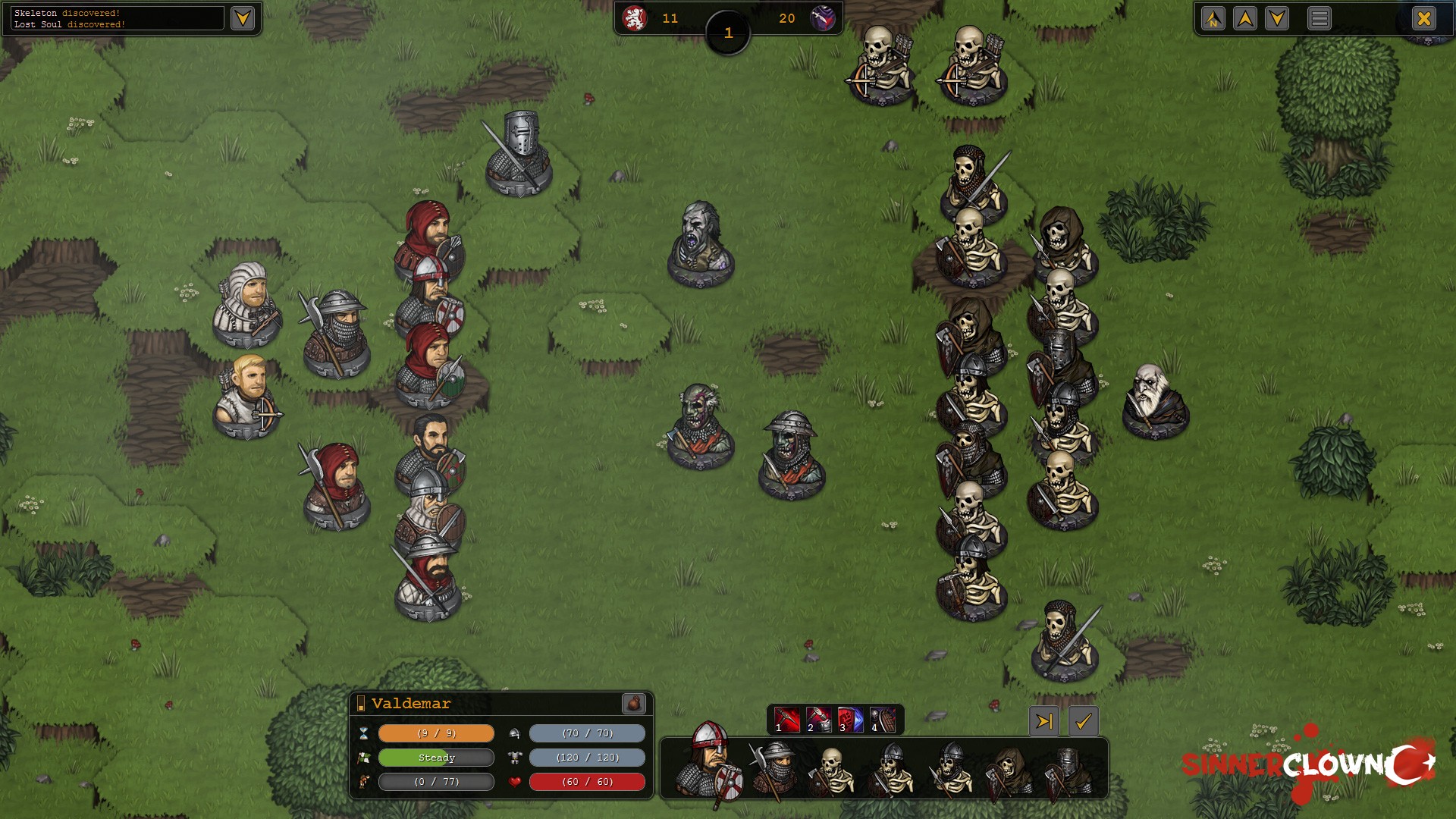Click the morale flag icon beside Steady
Image resolution: width=1456 pixels, height=819 pixels.
[x=365, y=758]
